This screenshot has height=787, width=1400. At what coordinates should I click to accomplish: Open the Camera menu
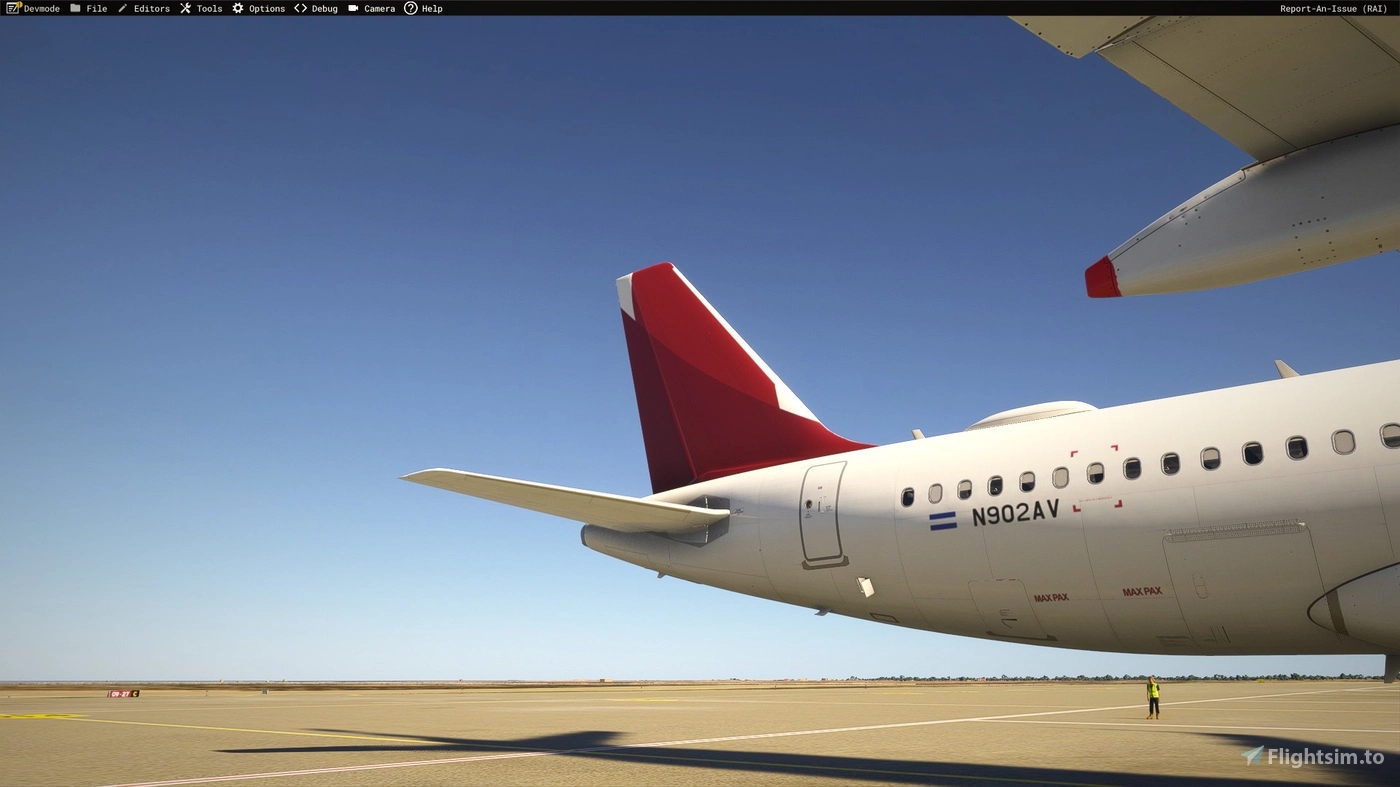pyautogui.click(x=380, y=8)
